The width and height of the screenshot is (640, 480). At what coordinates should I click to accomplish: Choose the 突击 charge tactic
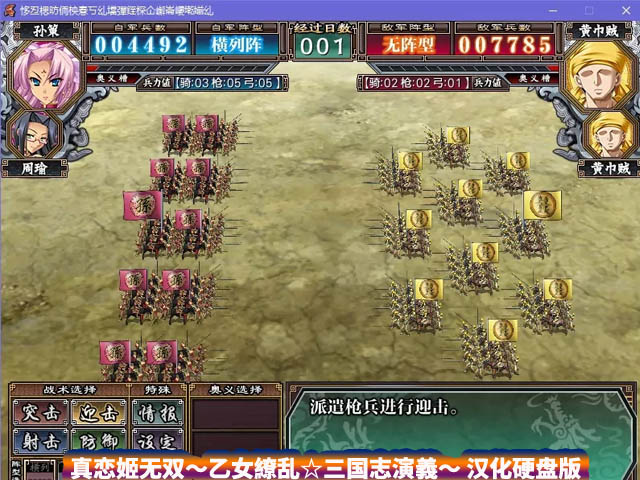40,413
